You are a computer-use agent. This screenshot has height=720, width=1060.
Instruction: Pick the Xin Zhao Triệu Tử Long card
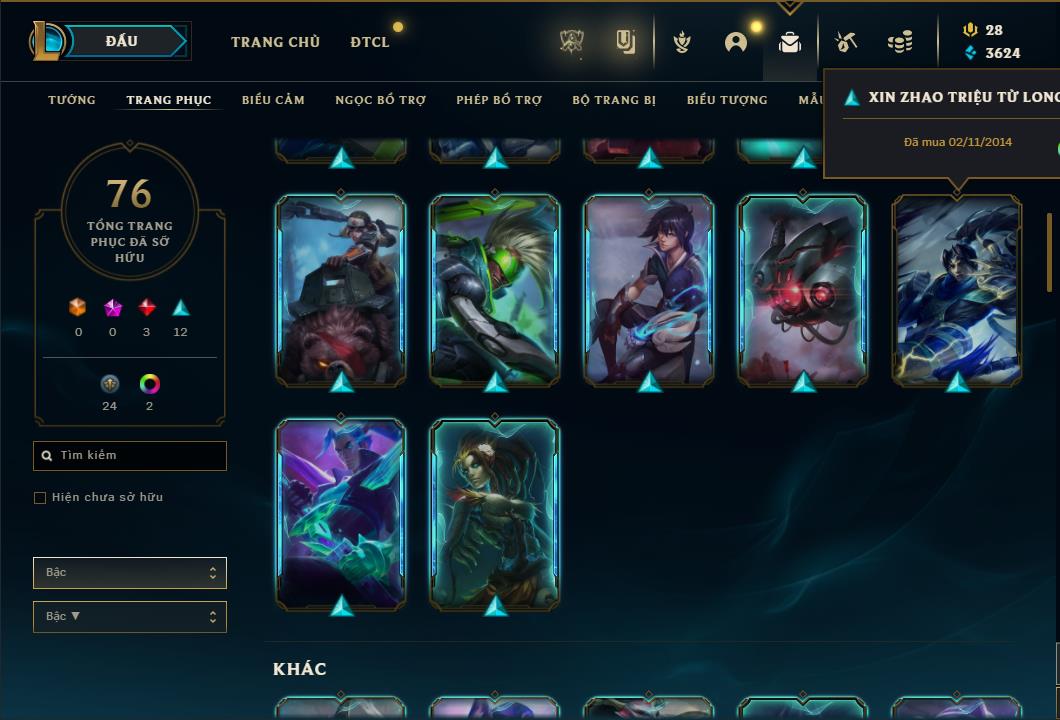pos(957,290)
